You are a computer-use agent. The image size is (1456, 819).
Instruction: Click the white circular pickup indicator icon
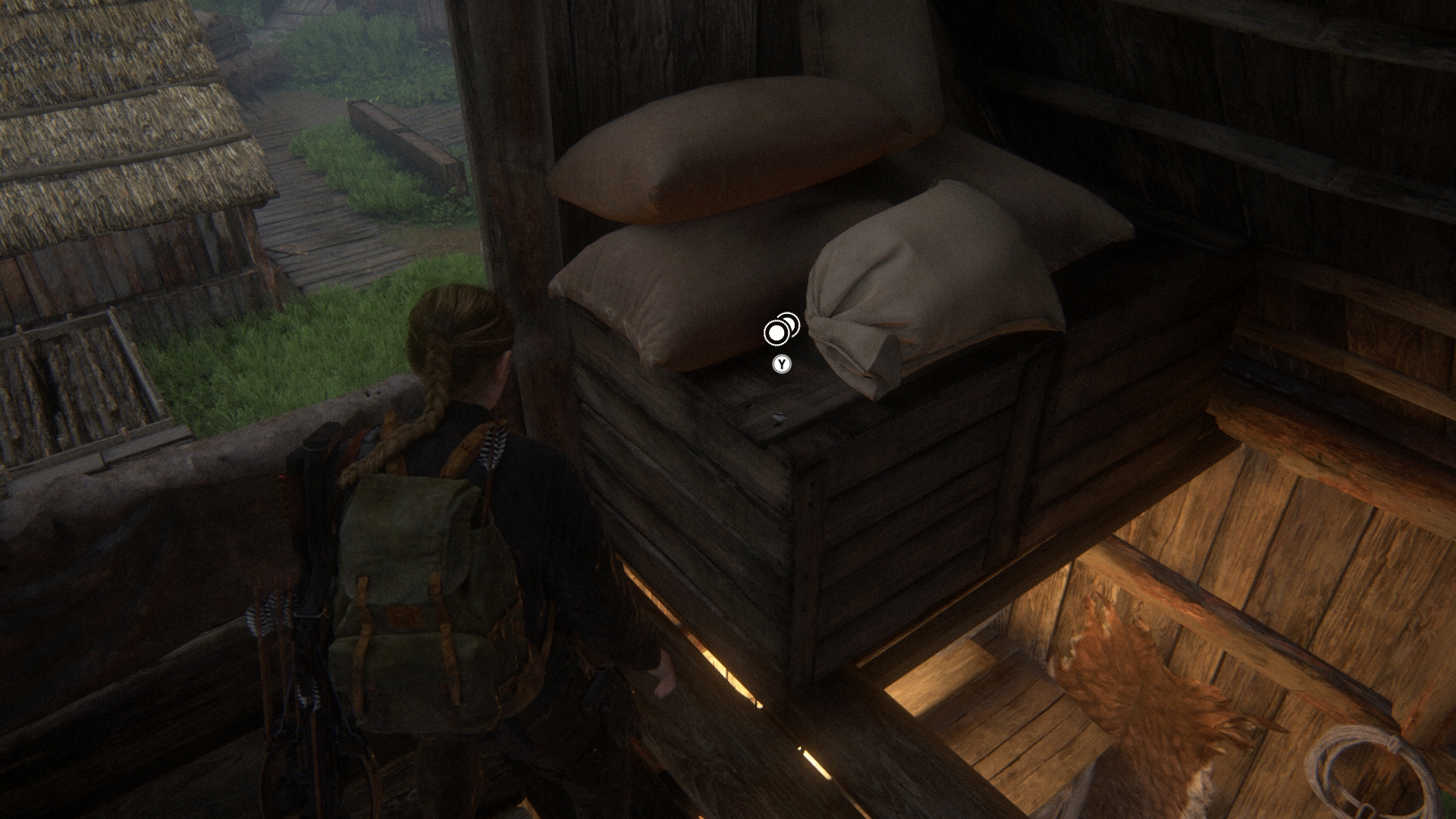tap(777, 331)
